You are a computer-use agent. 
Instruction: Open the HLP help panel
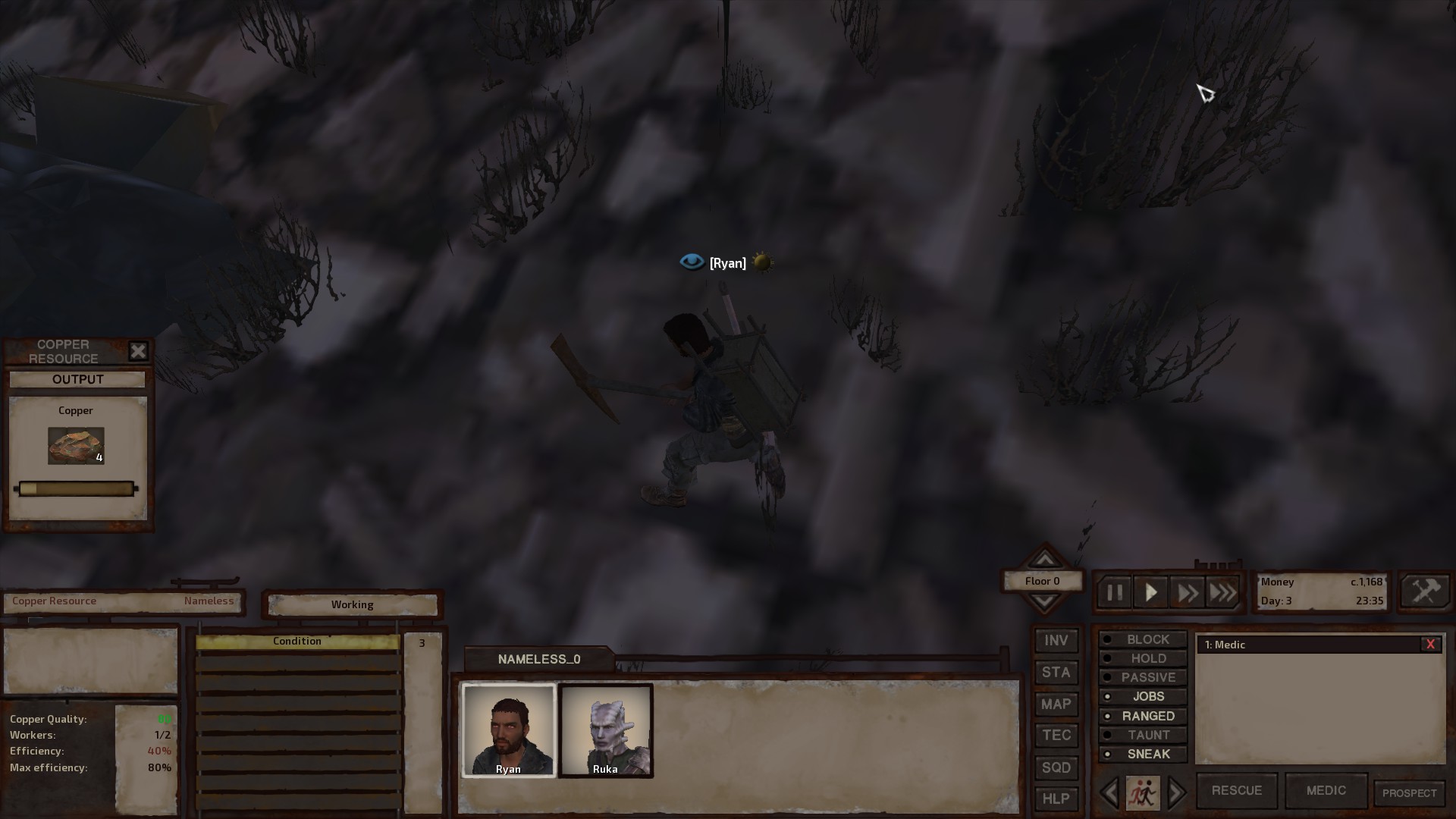tap(1056, 799)
